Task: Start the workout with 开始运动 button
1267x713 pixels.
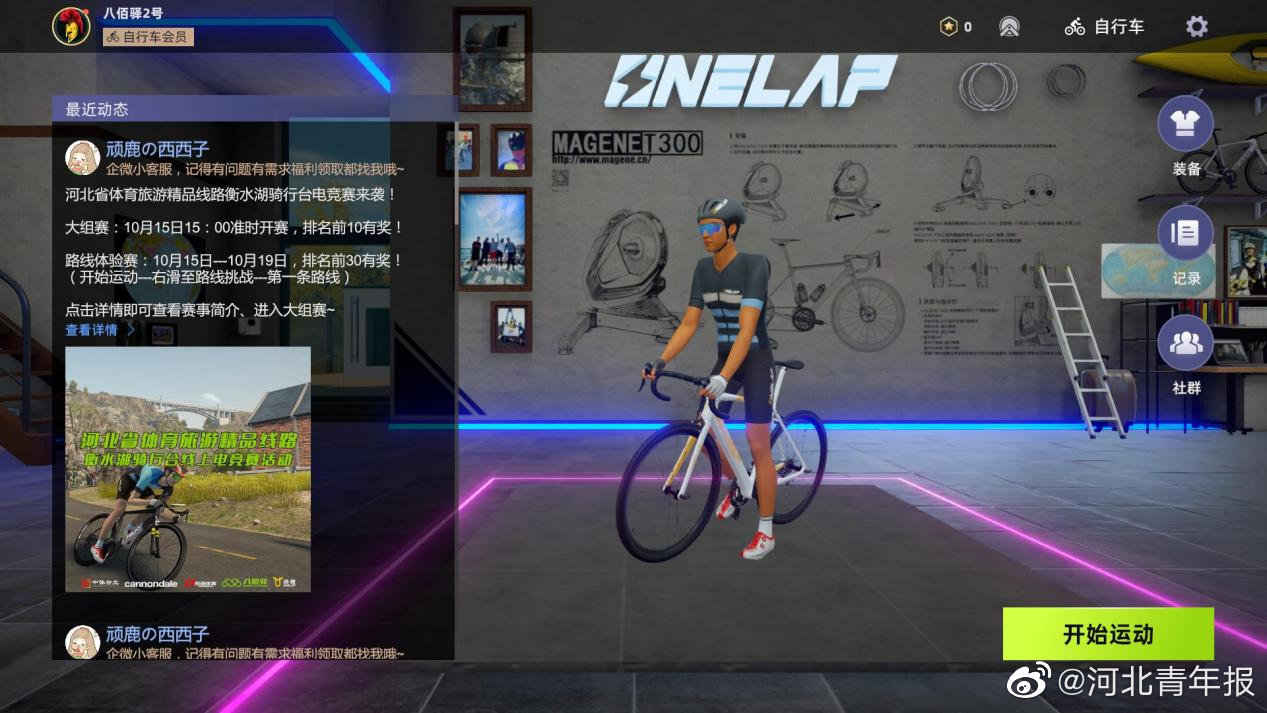Action: point(1108,634)
